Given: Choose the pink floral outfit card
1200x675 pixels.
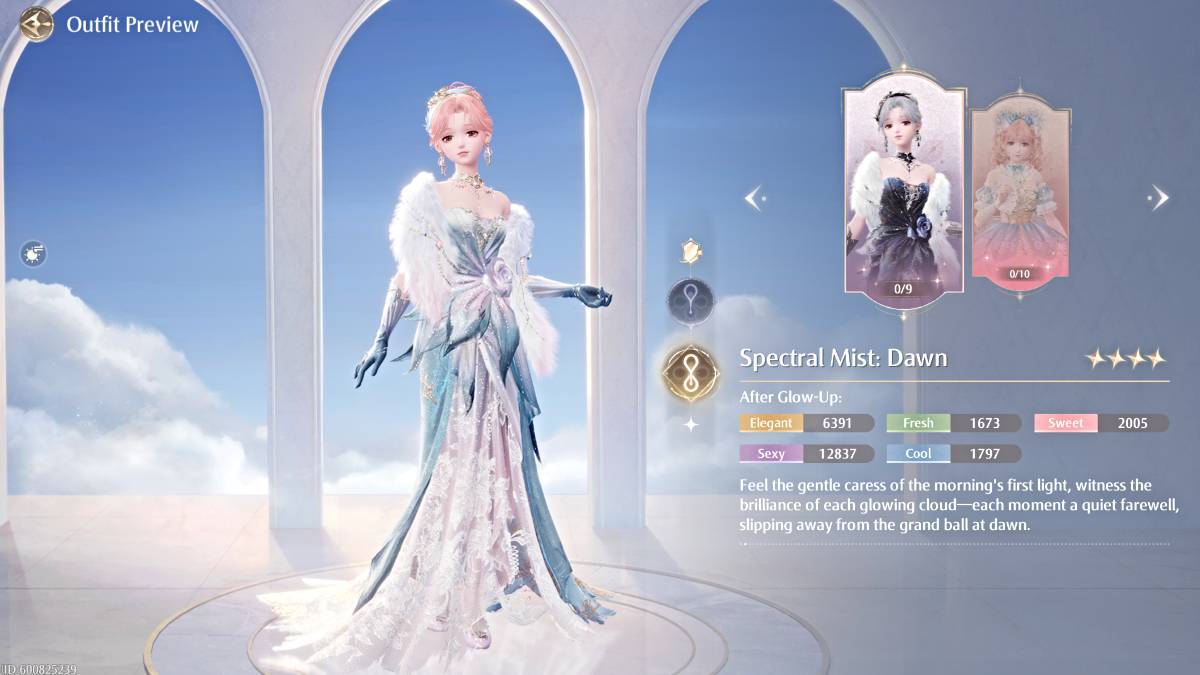Looking at the screenshot, I should click(1019, 192).
